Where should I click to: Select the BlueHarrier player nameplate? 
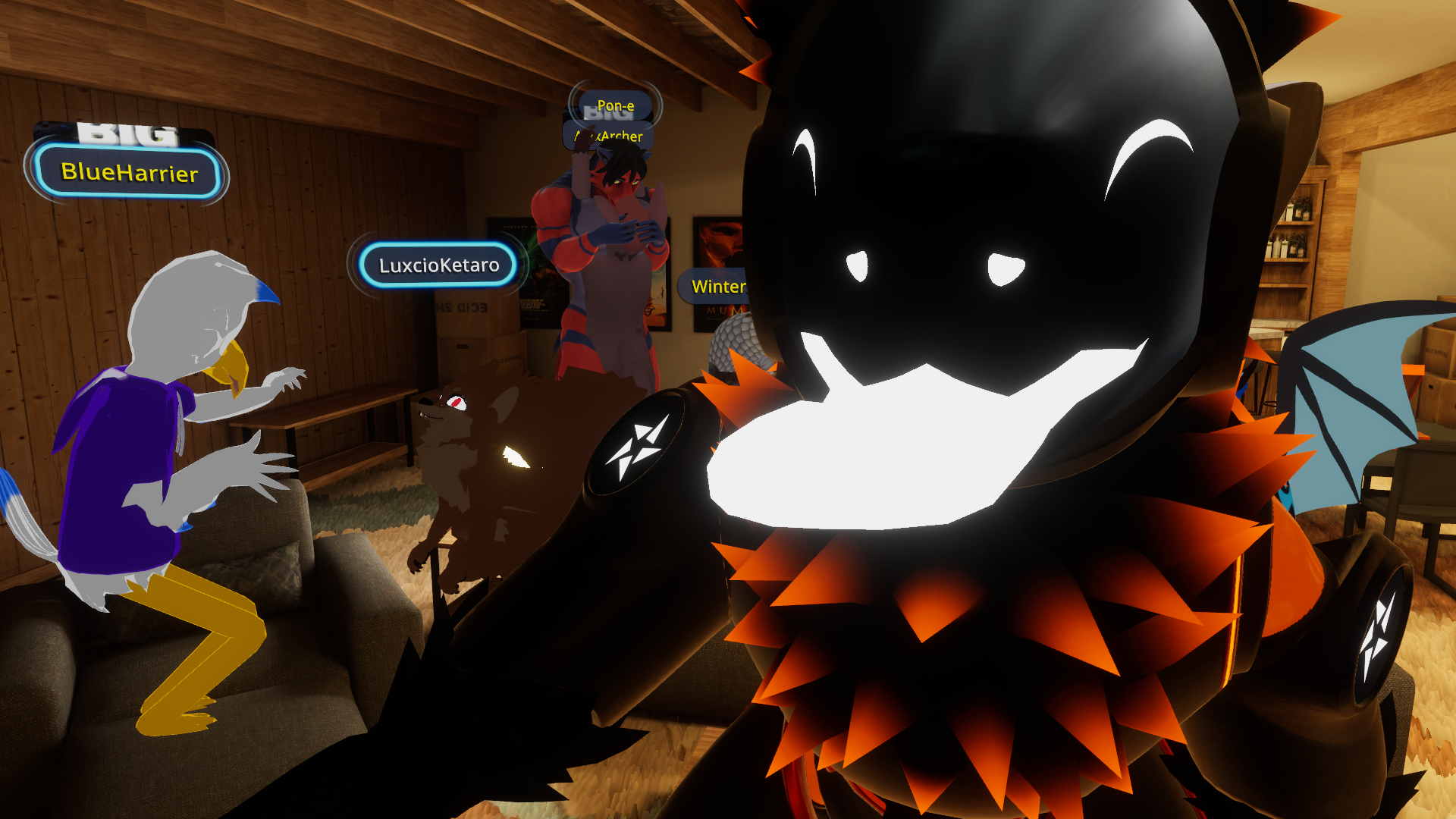129,172
